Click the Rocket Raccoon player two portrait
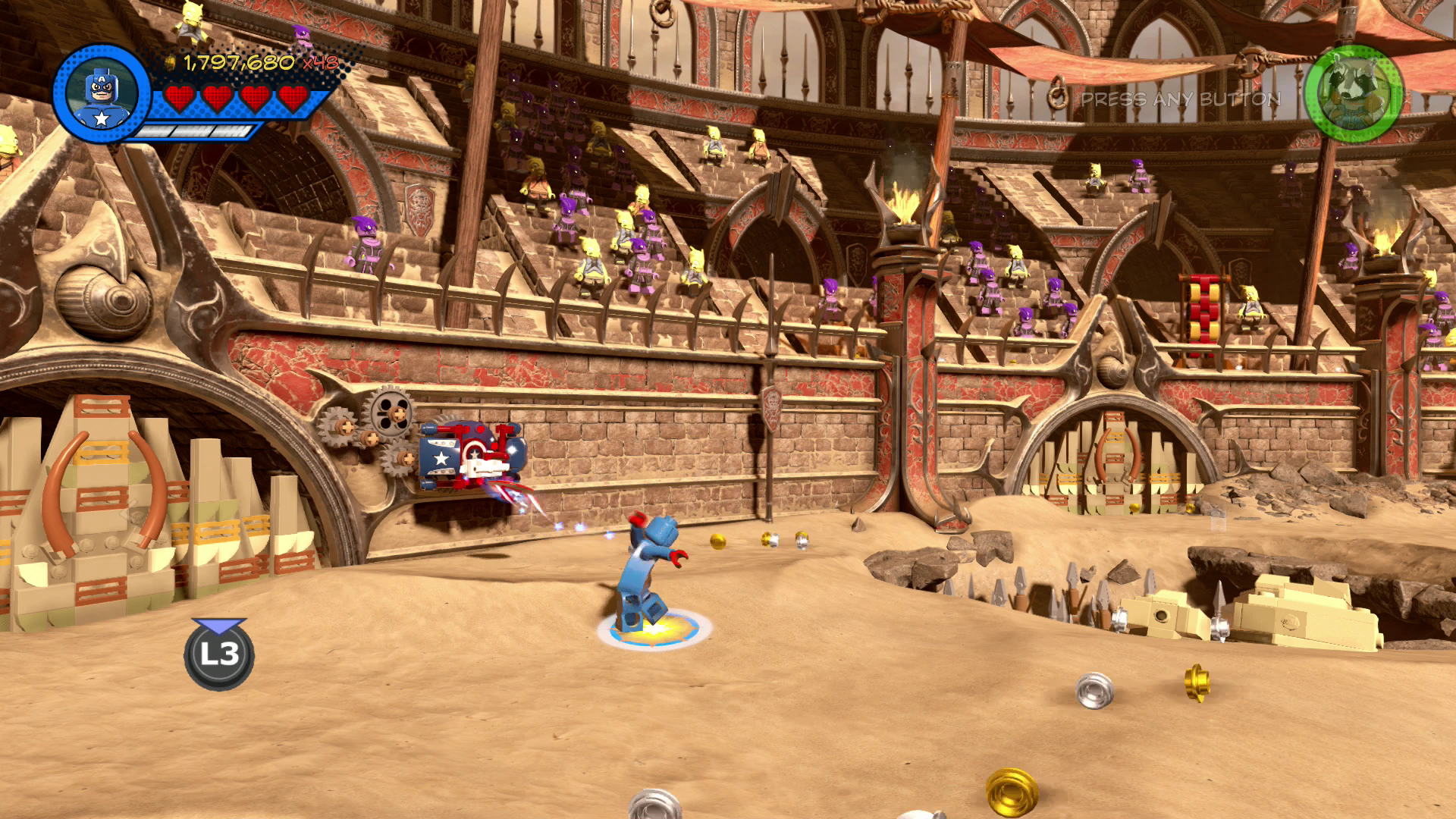Image resolution: width=1456 pixels, height=819 pixels. 1354,94
